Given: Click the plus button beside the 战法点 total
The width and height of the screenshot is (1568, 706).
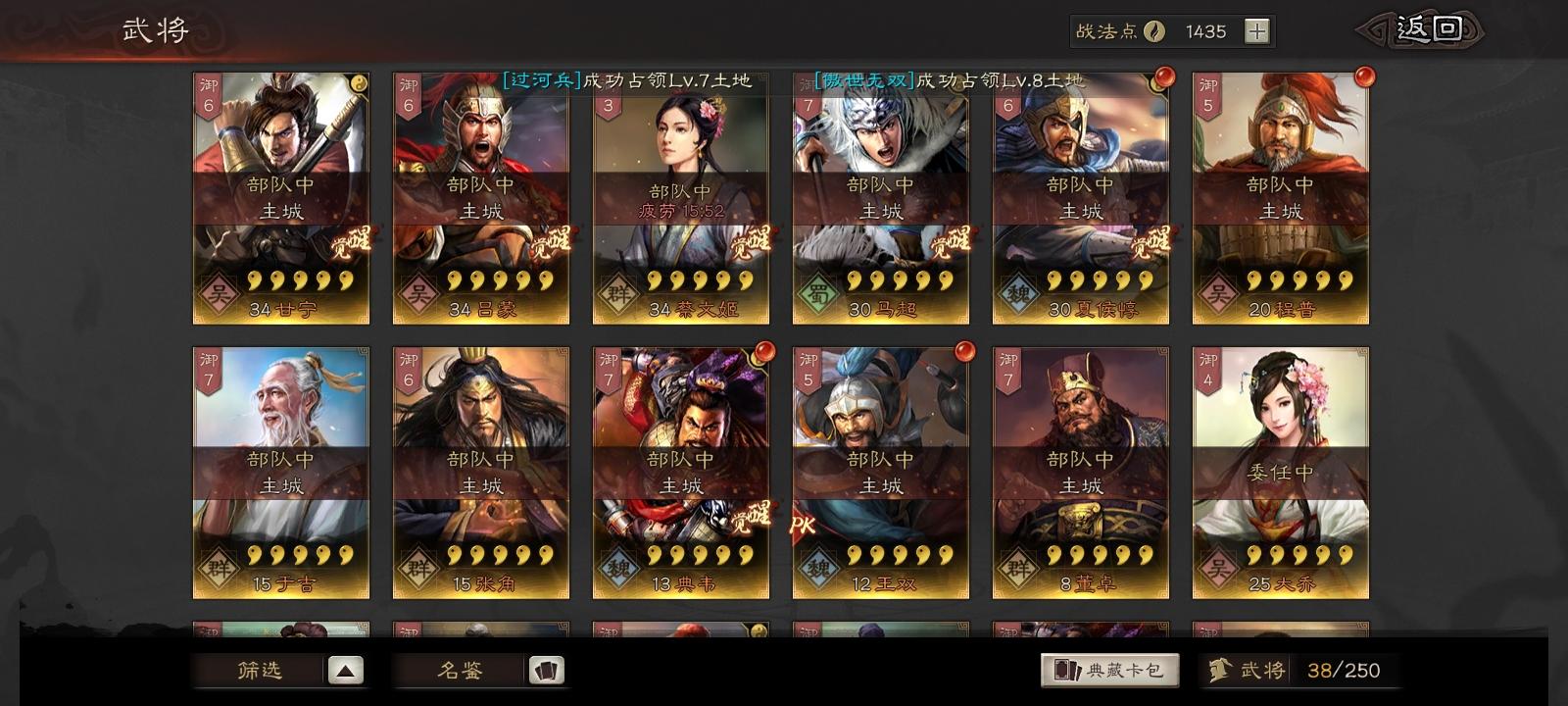Looking at the screenshot, I should [x=1259, y=30].
